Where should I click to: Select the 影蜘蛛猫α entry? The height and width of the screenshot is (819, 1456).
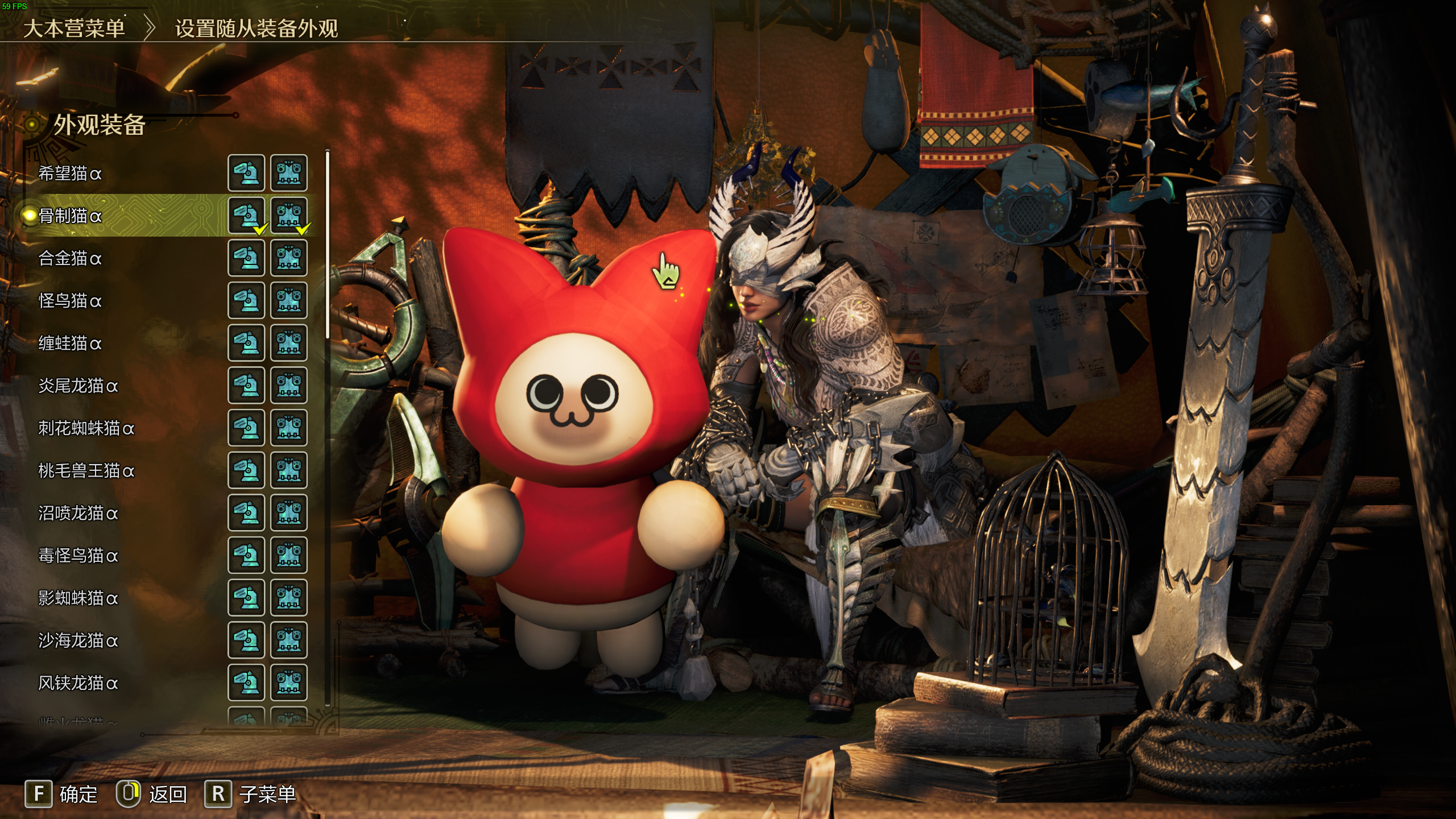point(78,598)
